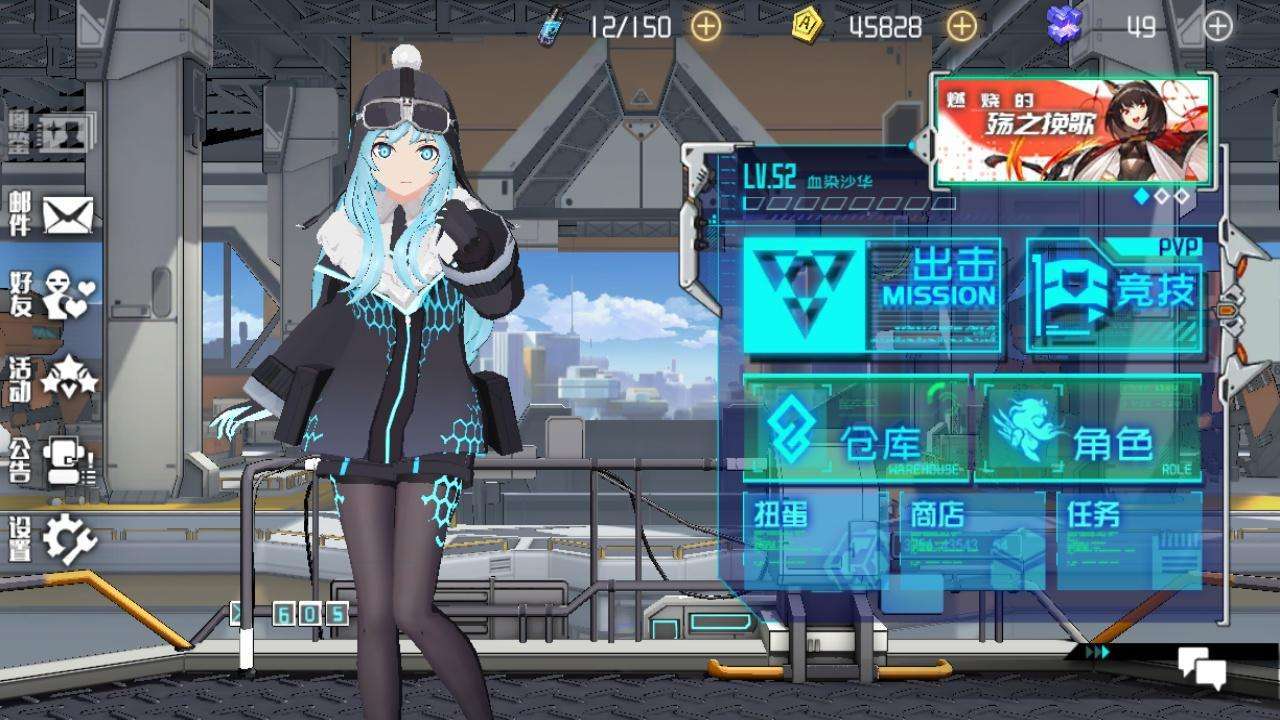Buy purple gems with the plus beside 49
Viewport: 1280px width, 720px height.
[1217, 26]
